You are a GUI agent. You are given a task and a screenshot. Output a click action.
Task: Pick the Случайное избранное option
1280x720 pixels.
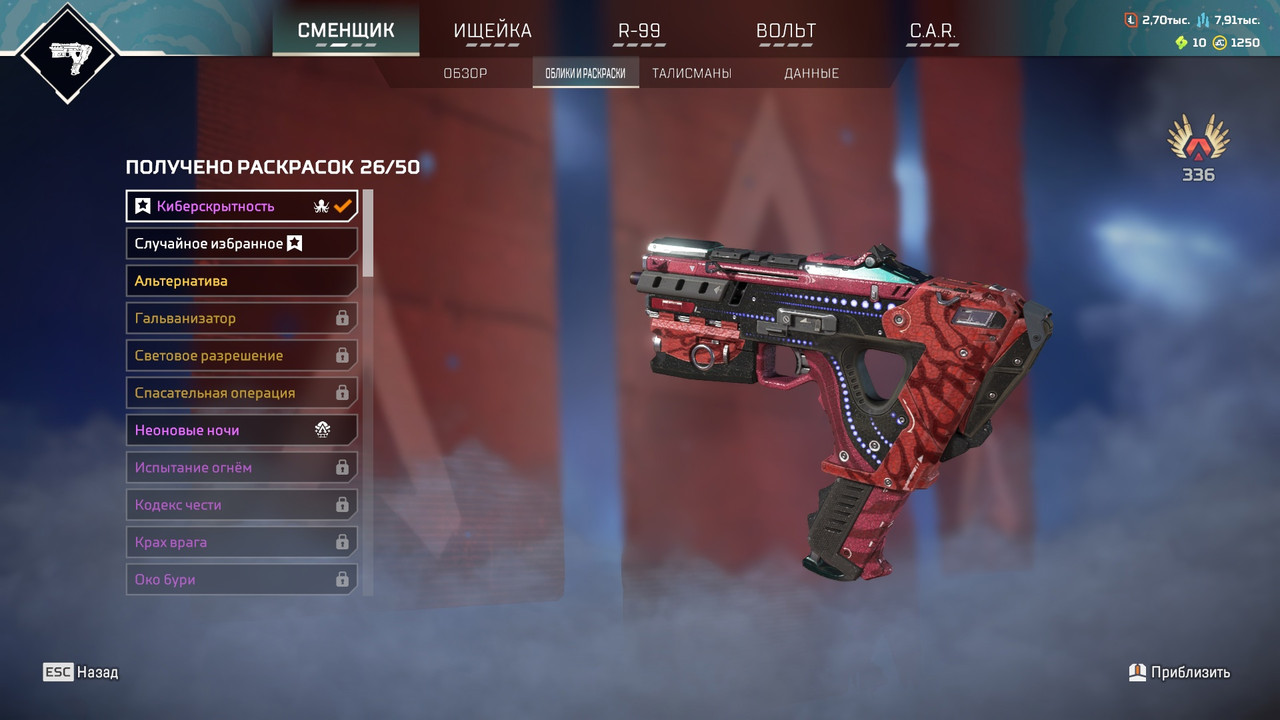(241, 243)
